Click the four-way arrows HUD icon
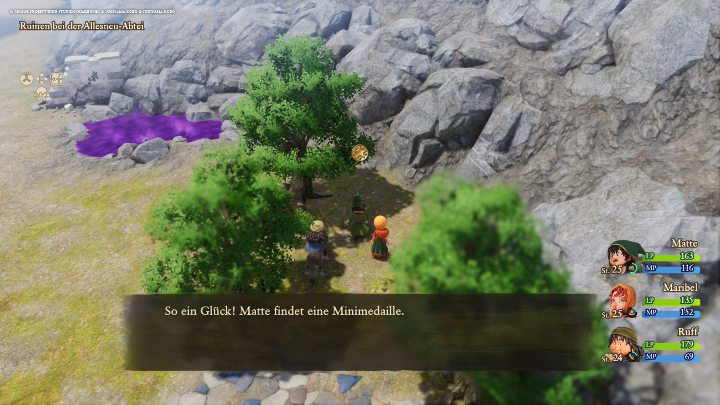Viewport: 720px width, 405px height. click(43, 78)
